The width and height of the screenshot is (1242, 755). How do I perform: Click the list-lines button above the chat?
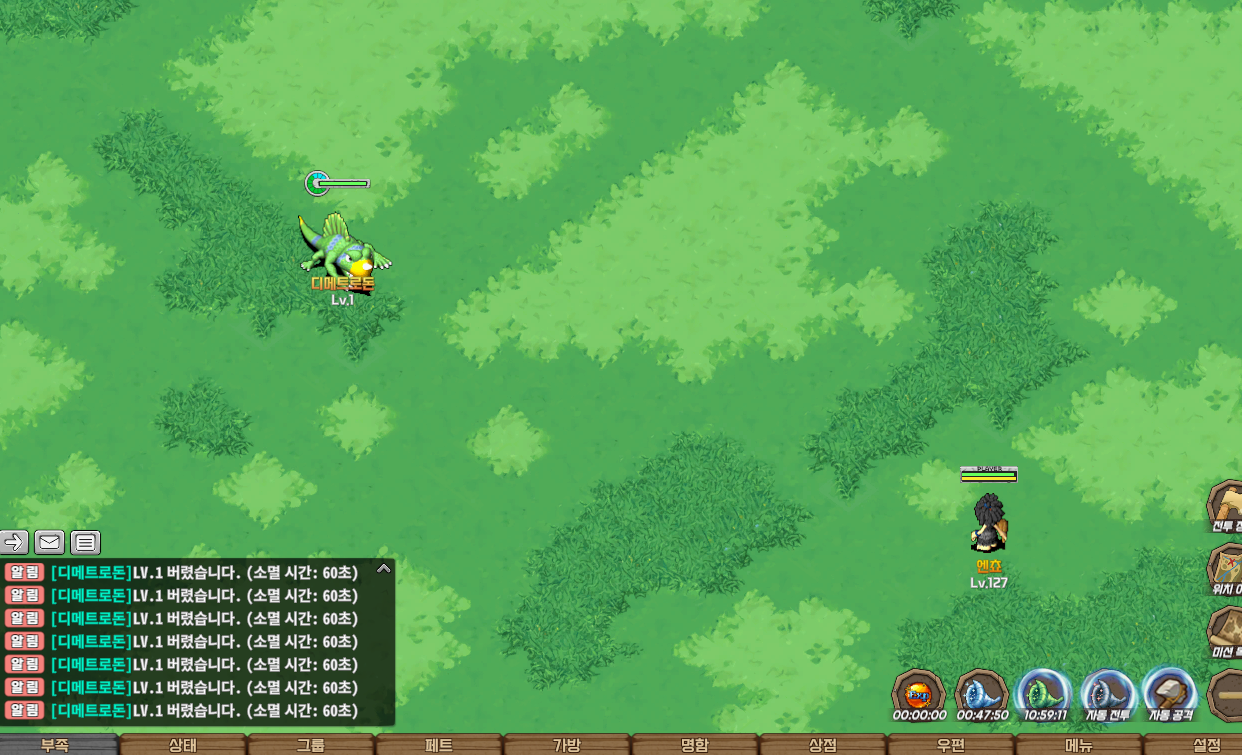click(86, 542)
